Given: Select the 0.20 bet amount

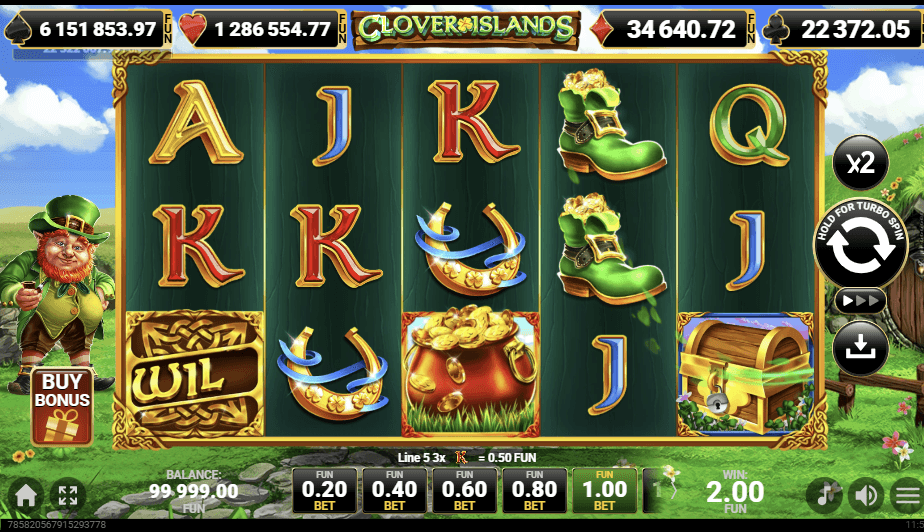Looking at the screenshot, I should click(326, 491).
